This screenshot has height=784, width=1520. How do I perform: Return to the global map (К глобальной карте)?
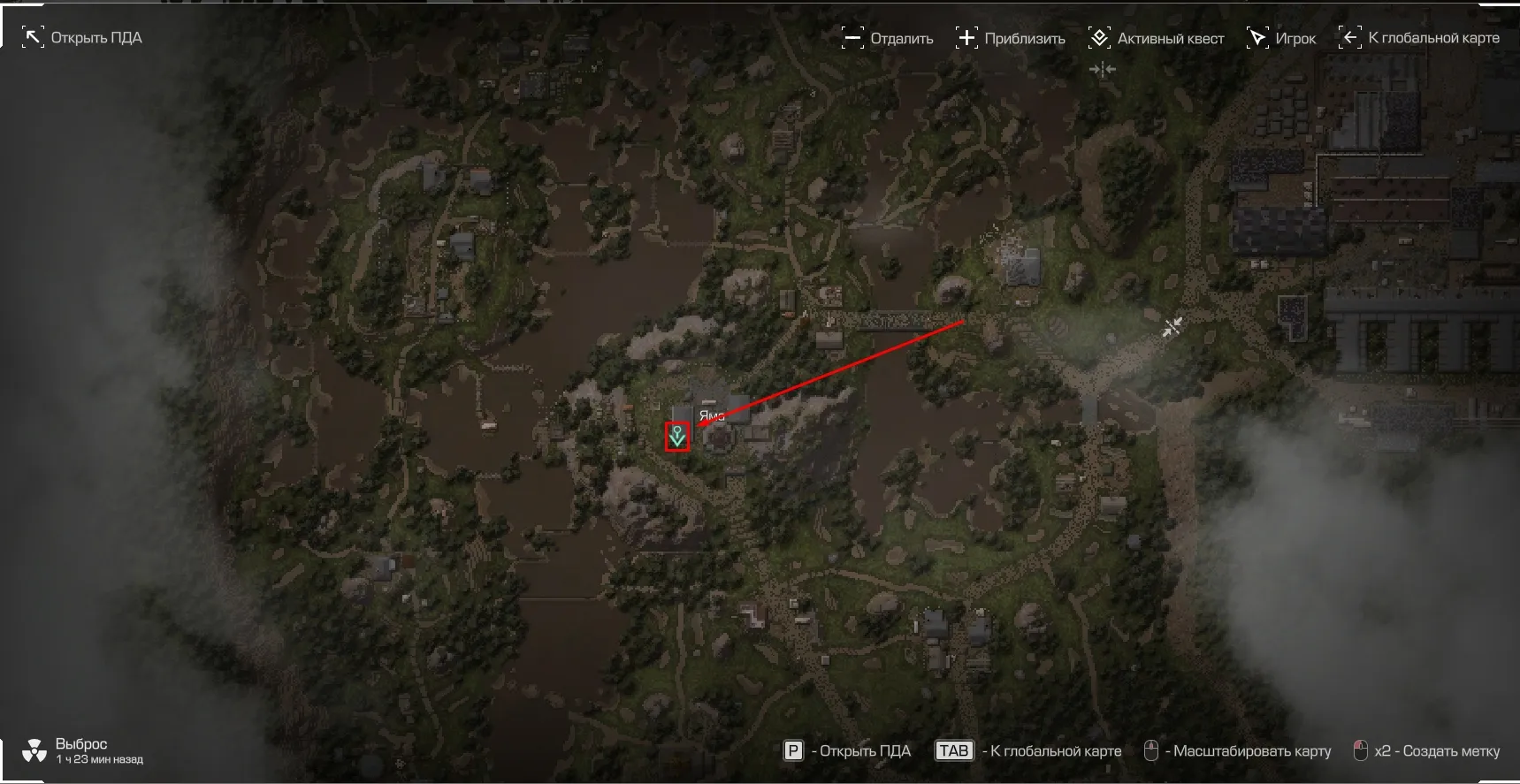tap(1419, 38)
